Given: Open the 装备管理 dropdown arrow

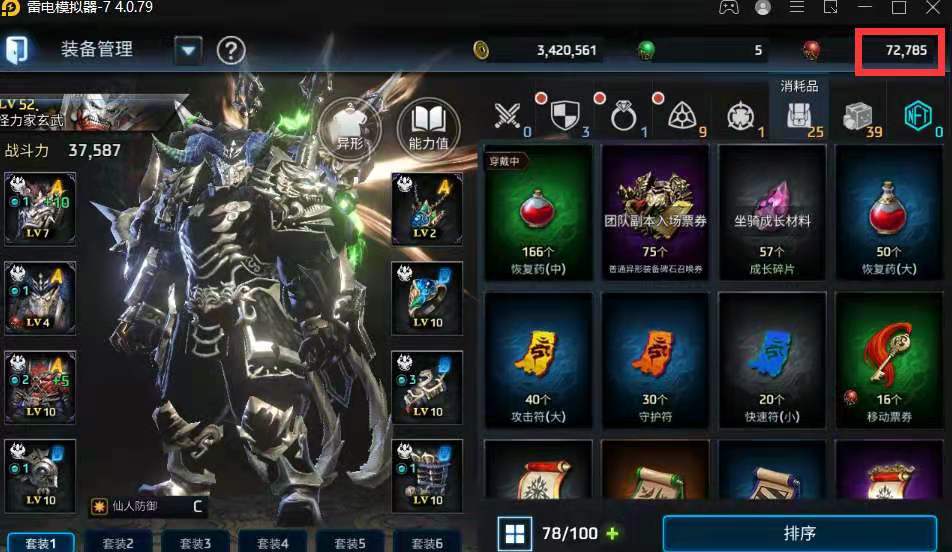Looking at the screenshot, I should pos(188,49).
